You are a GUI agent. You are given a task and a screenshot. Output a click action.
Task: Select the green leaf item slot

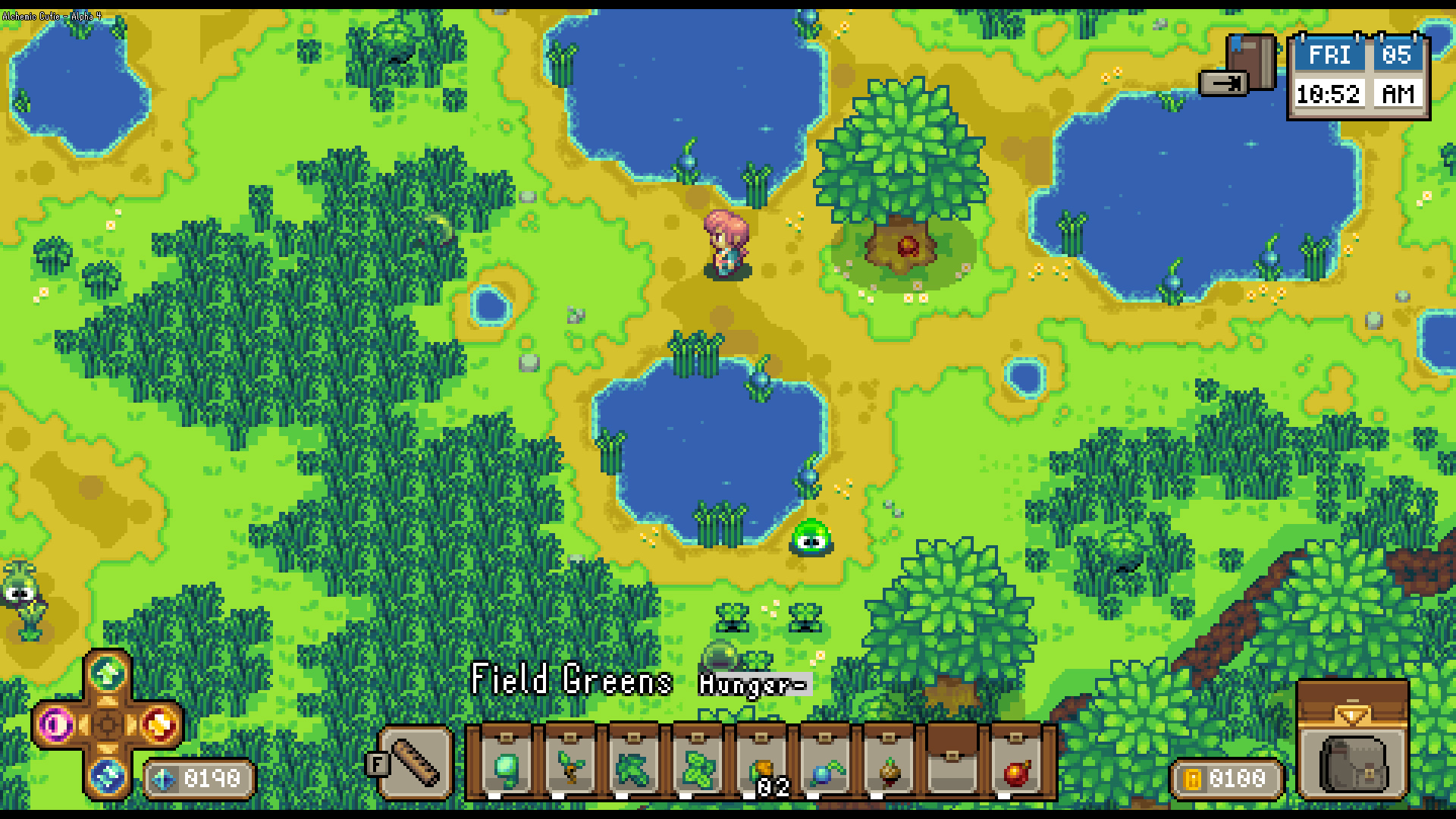click(634, 767)
